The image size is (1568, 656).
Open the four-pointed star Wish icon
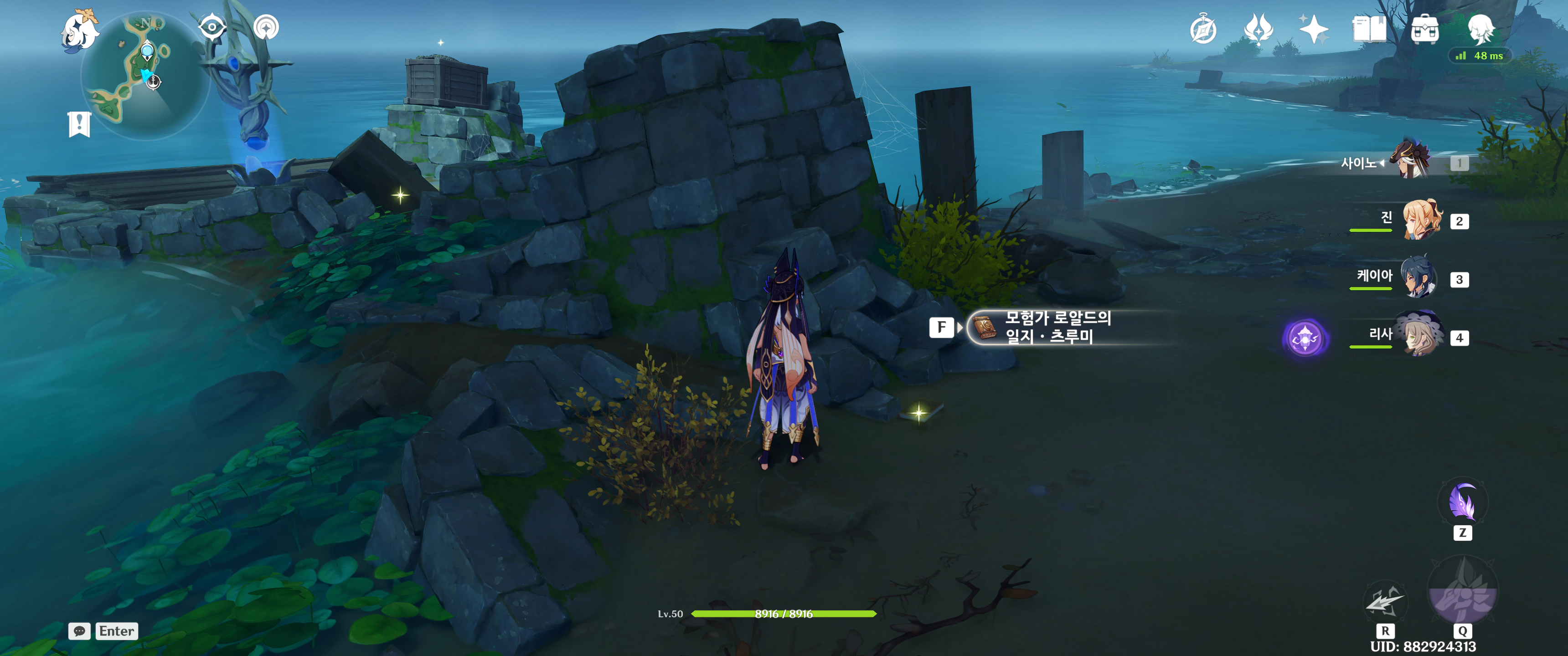[x=1313, y=29]
